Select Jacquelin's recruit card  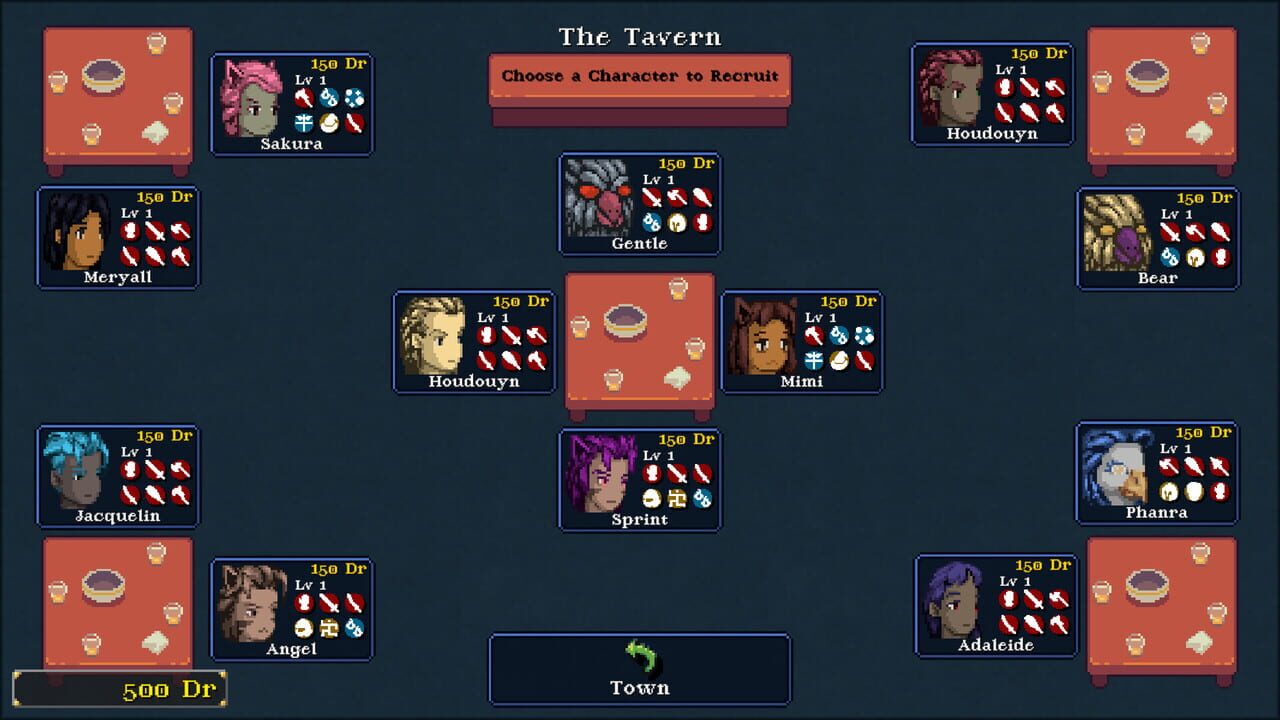118,475
